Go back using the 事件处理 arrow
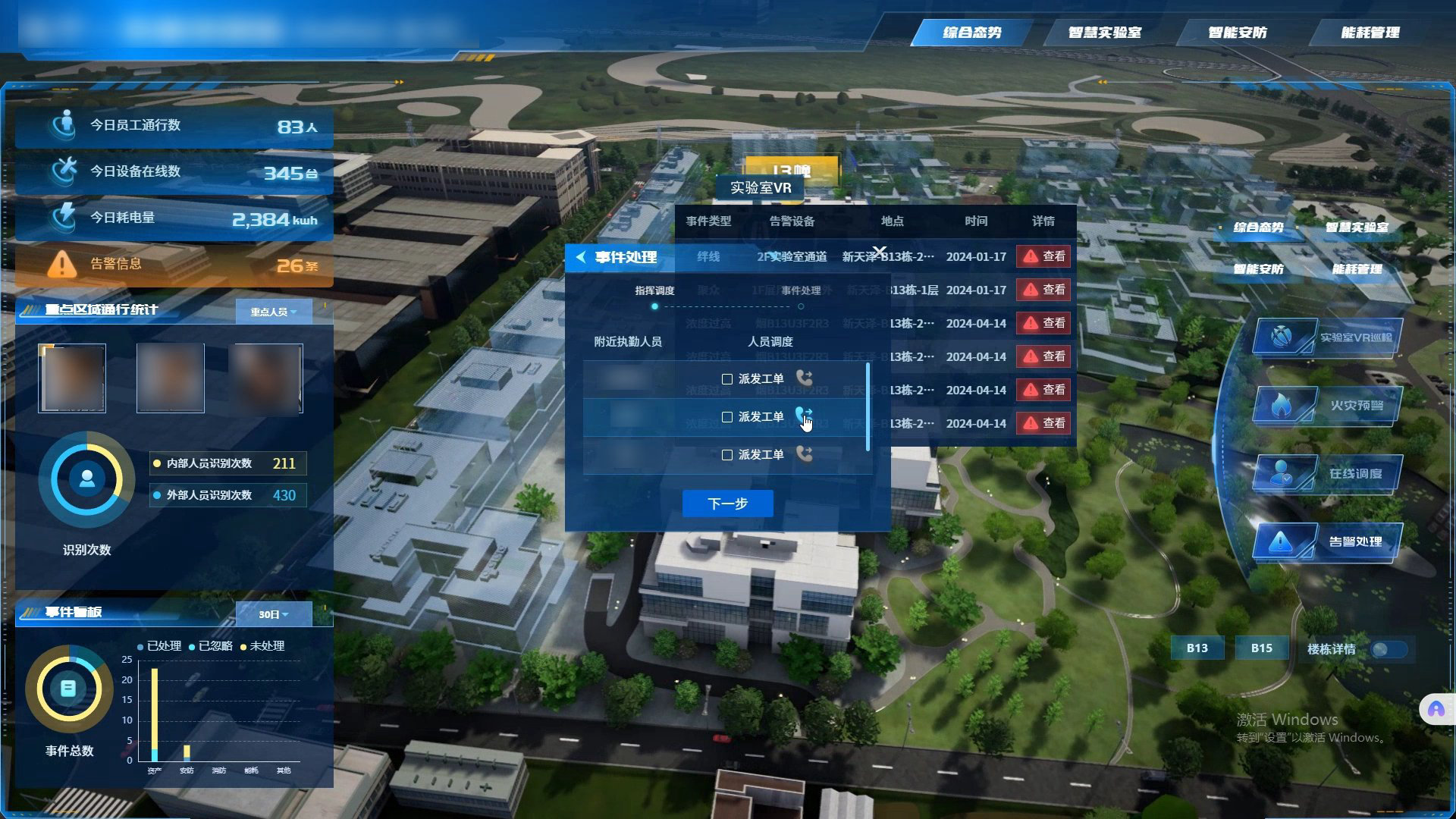1456x819 pixels. coord(581,257)
